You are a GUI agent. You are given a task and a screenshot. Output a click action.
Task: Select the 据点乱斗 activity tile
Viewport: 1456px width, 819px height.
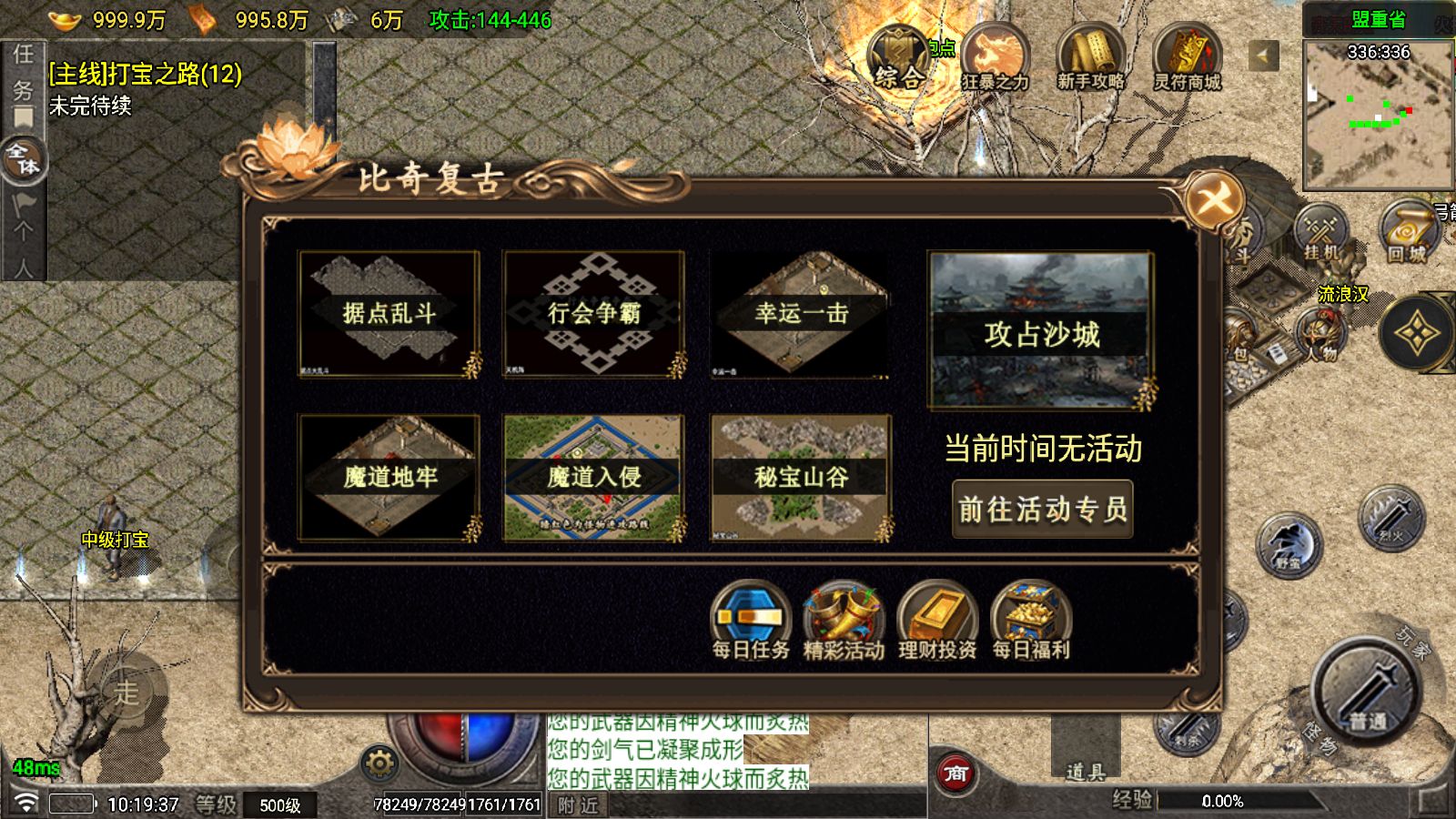389,314
